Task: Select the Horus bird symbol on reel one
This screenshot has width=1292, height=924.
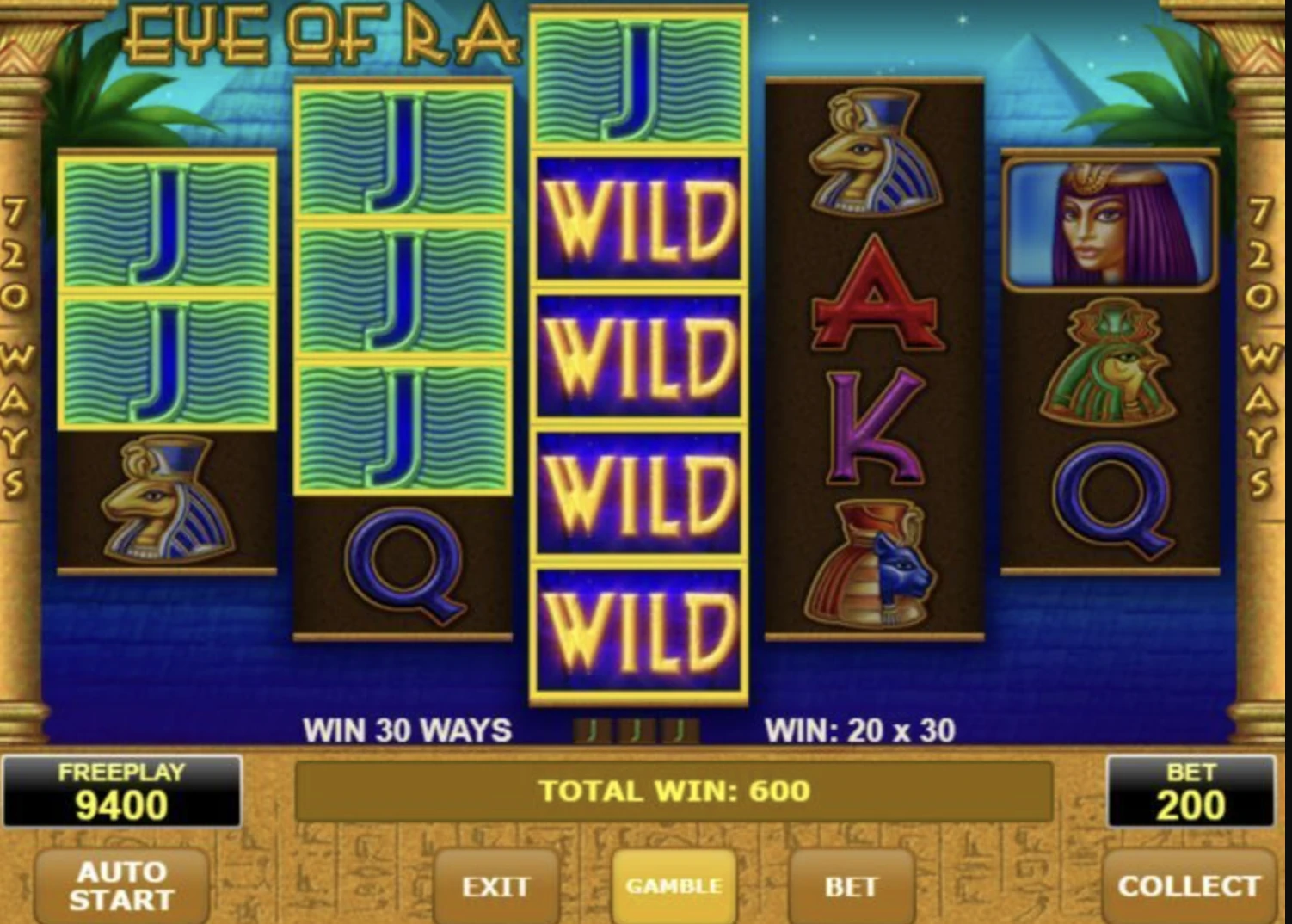Action: click(x=168, y=508)
